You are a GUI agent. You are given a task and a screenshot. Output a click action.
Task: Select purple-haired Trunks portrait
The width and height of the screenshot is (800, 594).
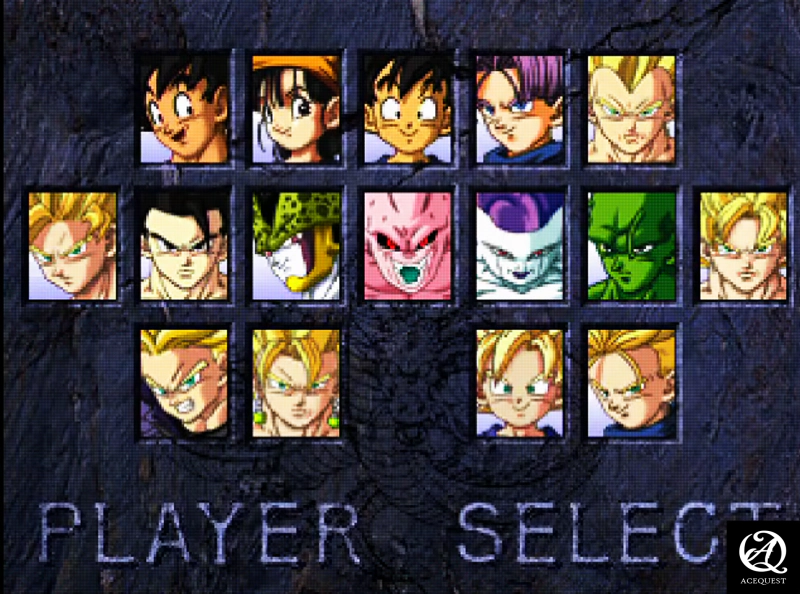click(x=520, y=109)
